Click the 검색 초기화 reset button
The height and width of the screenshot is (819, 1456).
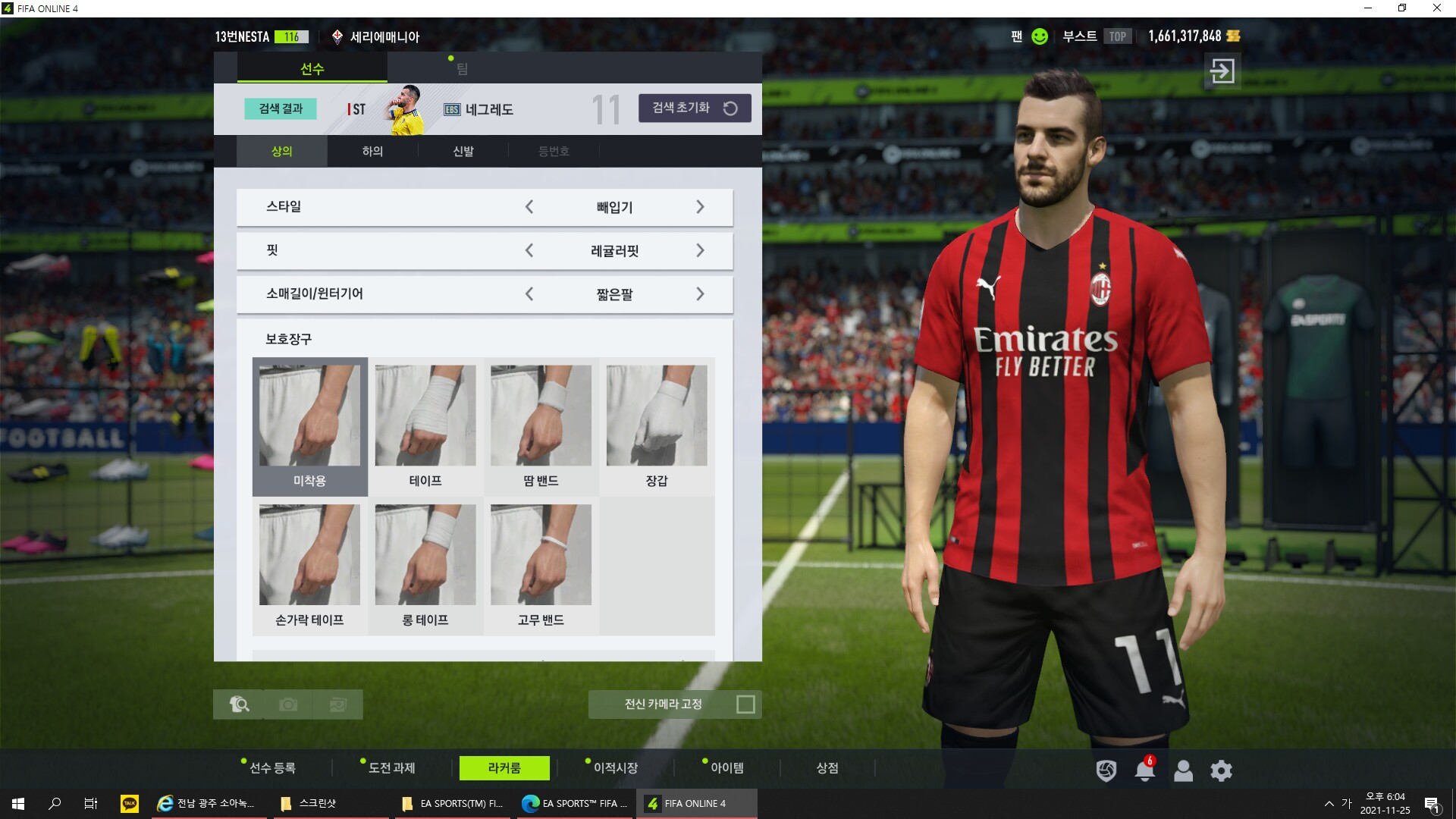click(x=695, y=108)
